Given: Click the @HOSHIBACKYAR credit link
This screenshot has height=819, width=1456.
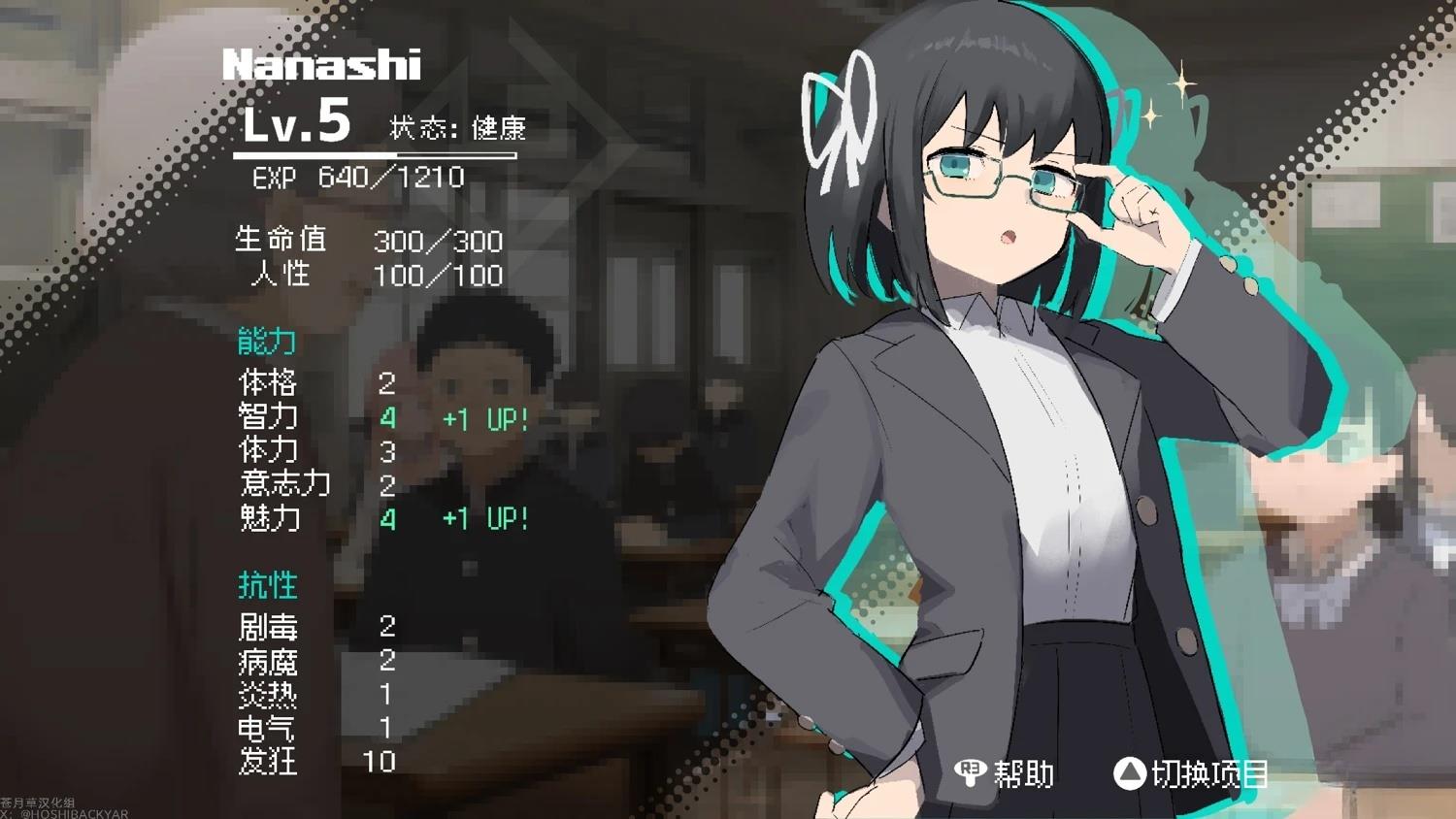Looking at the screenshot, I should 63,812.
